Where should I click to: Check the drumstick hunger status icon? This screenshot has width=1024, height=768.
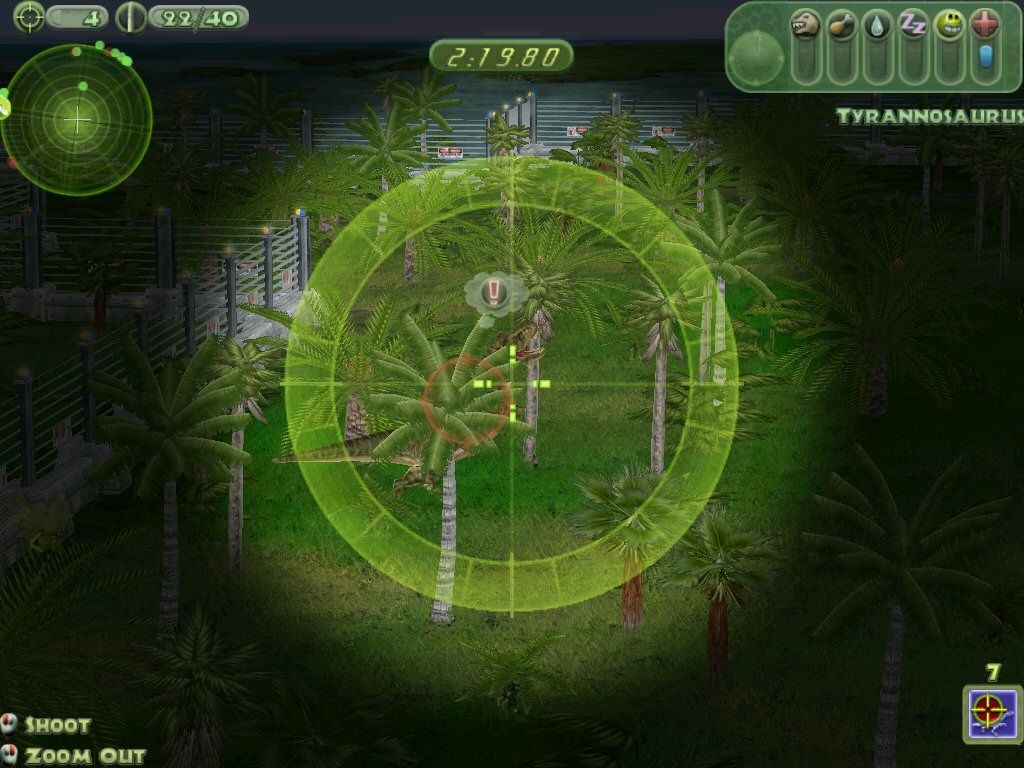tap(842, 25)
